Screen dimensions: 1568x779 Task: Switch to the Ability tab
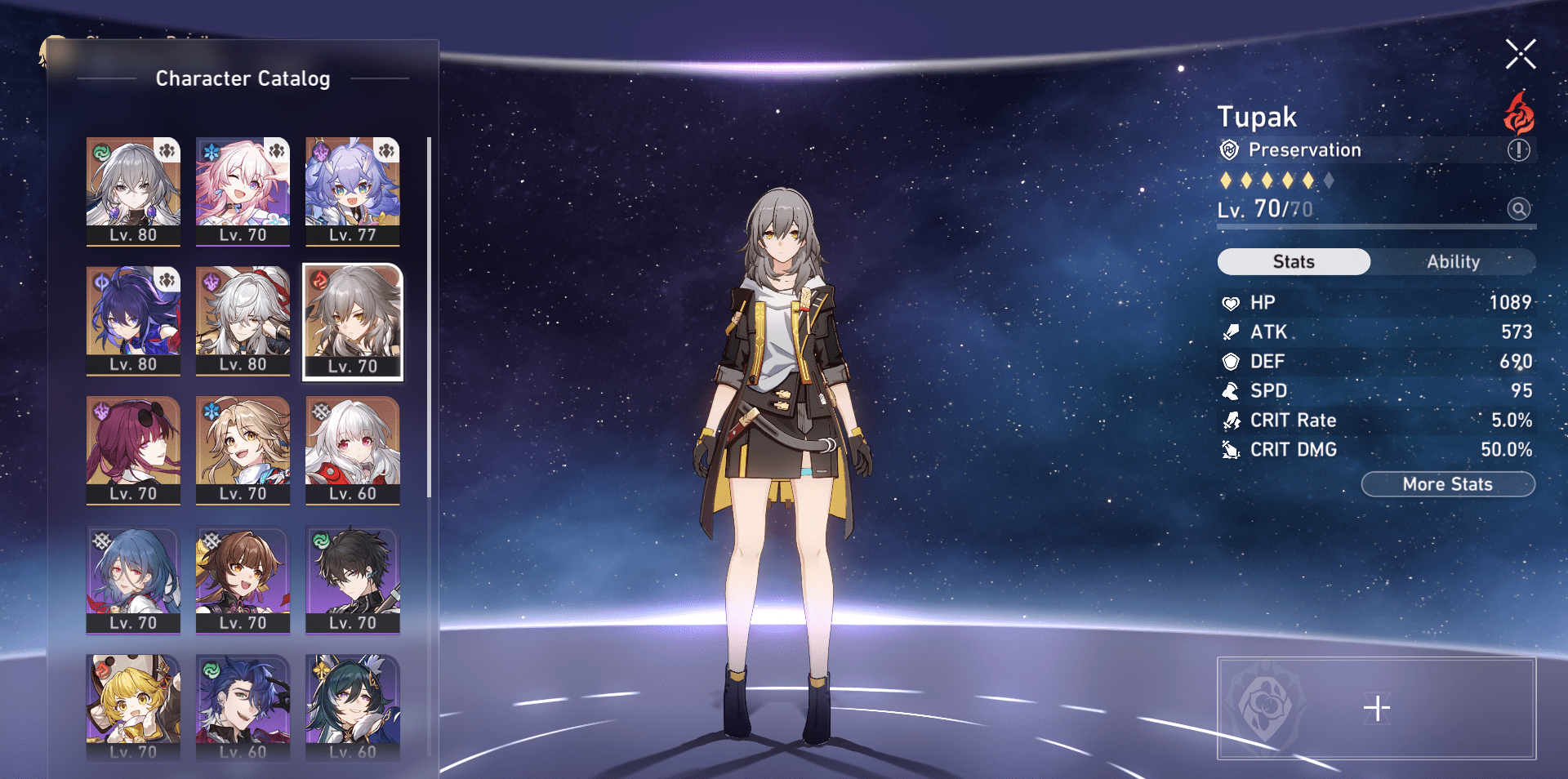point(1454,261)
